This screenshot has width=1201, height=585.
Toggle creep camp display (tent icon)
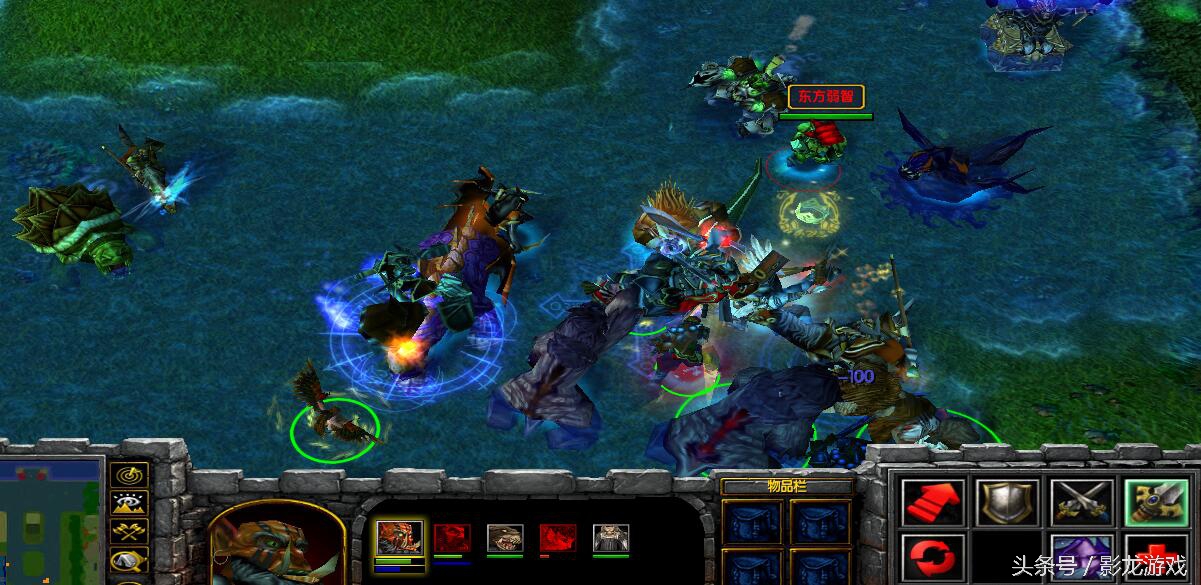tap(130, 560)
